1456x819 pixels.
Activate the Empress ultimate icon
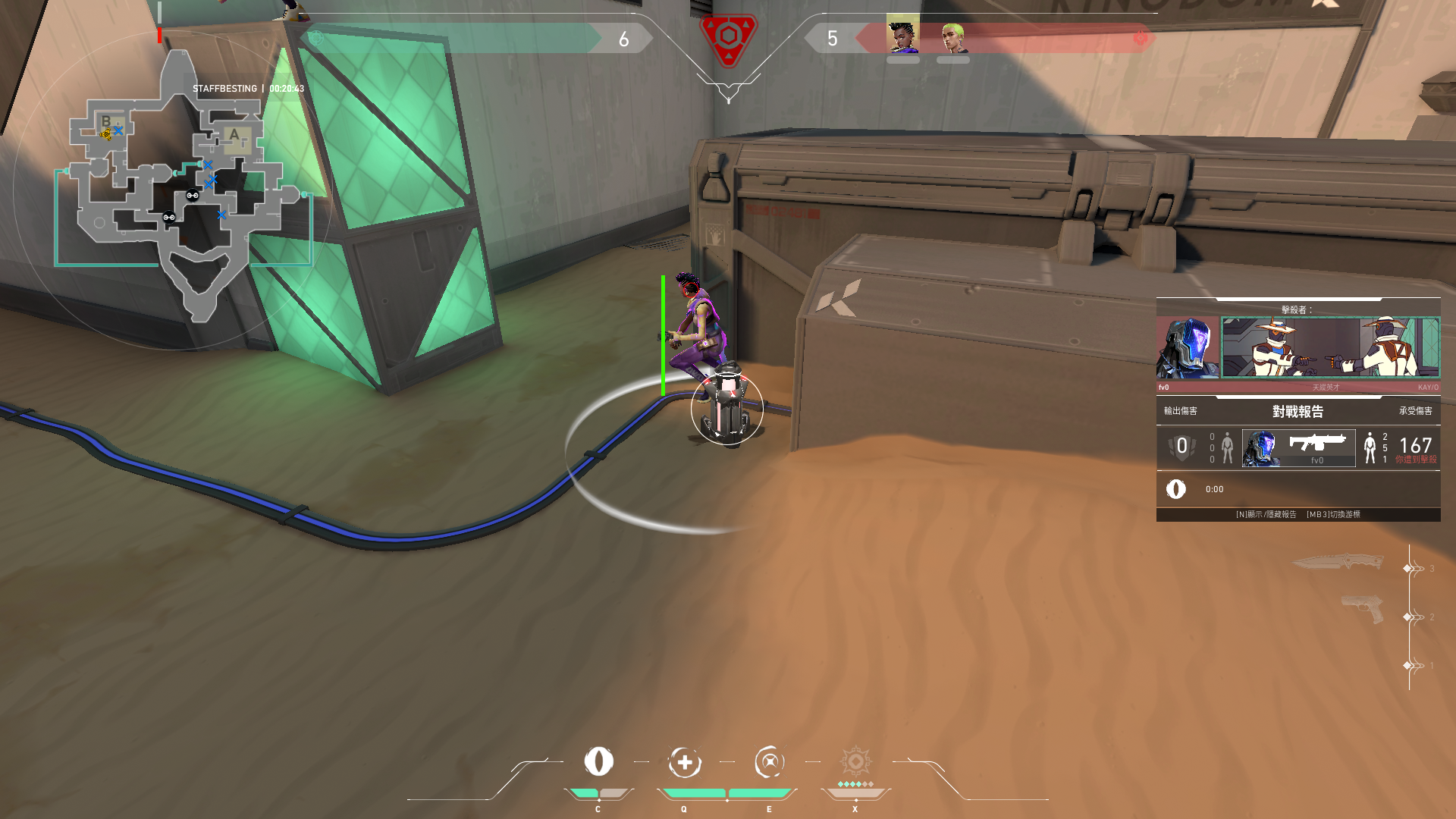pyautogui.click(x=855, y=761)
